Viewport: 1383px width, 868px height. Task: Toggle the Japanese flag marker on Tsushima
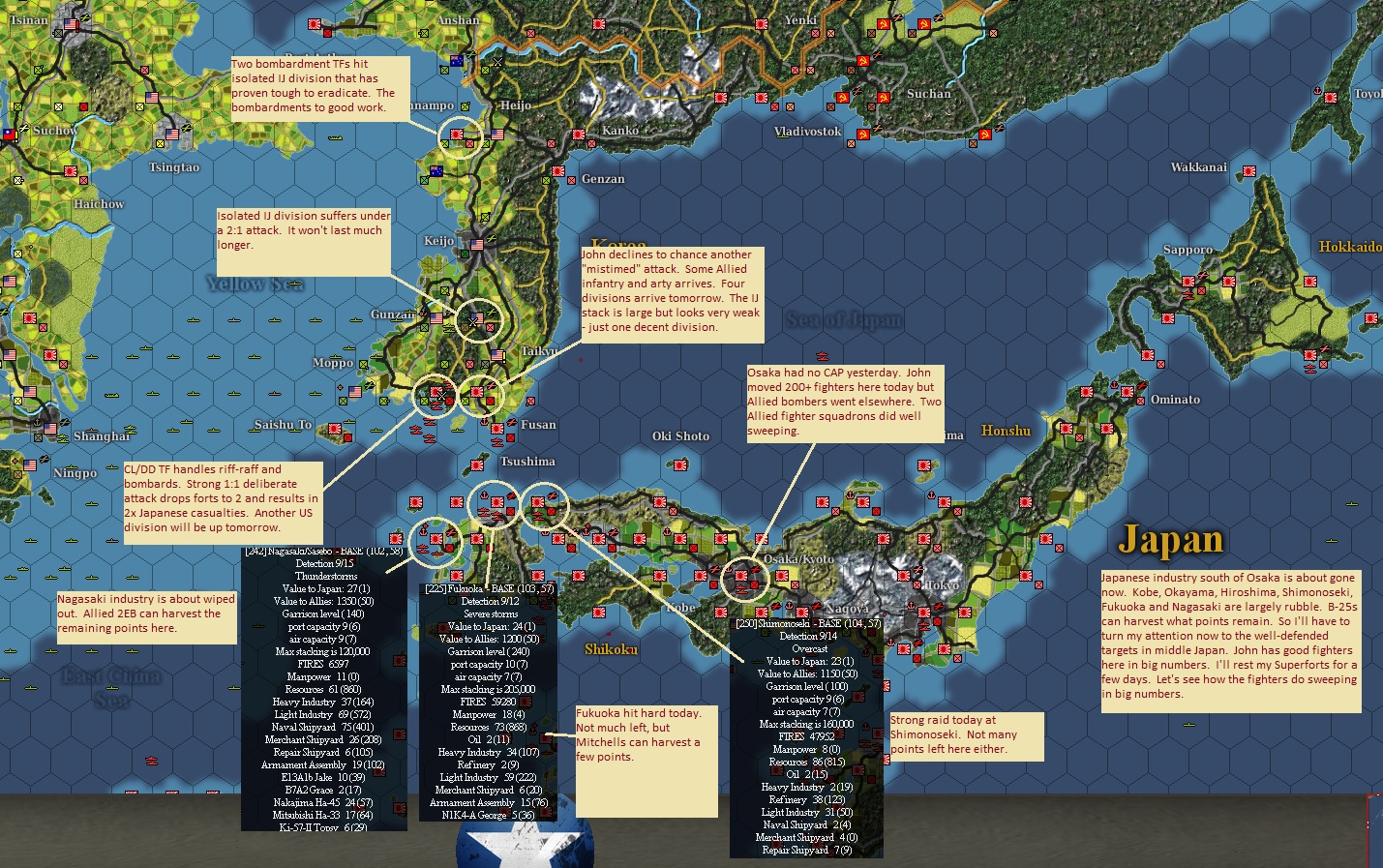477,465
